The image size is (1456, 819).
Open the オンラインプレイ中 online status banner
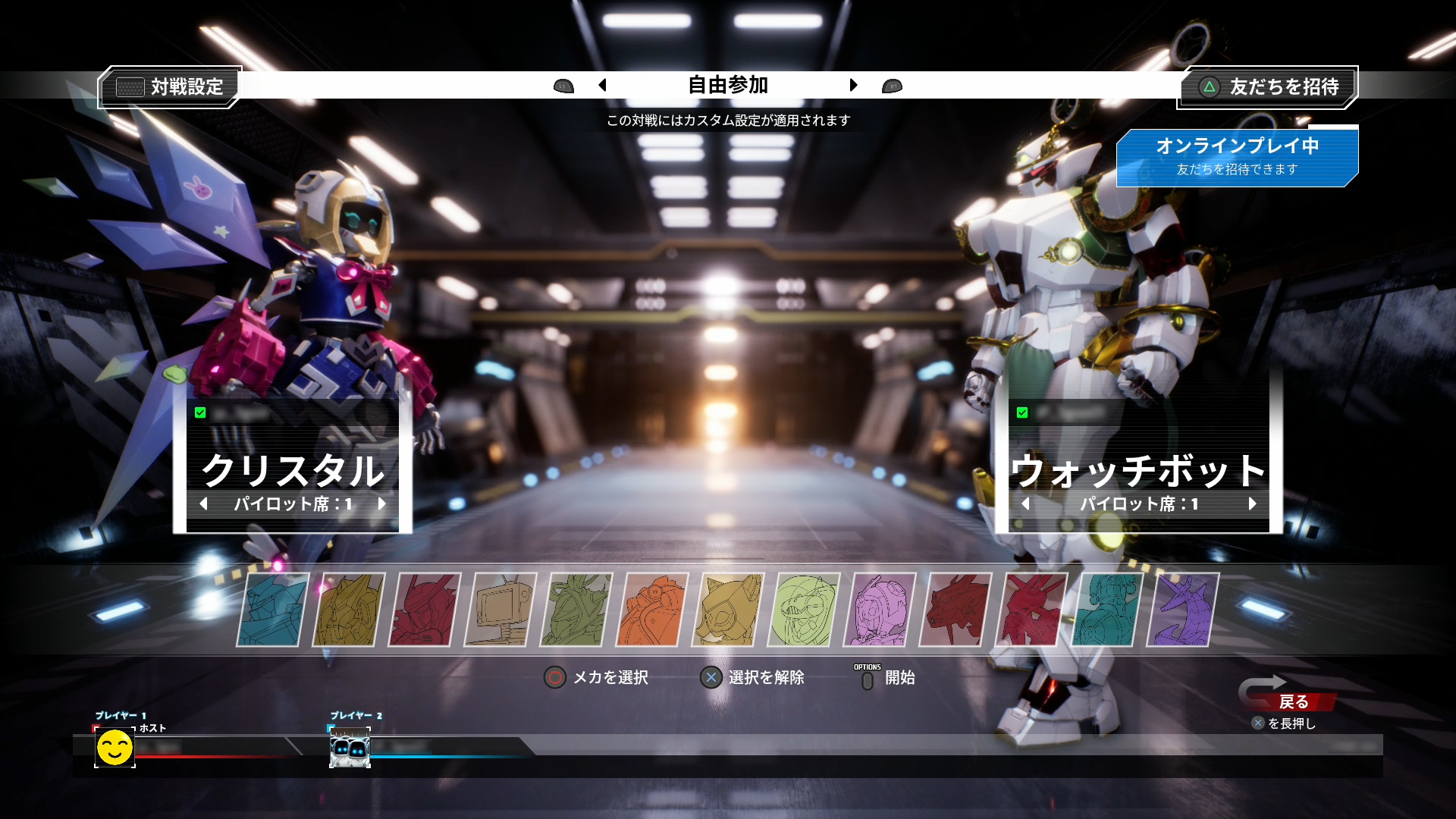pos(1237,157)
